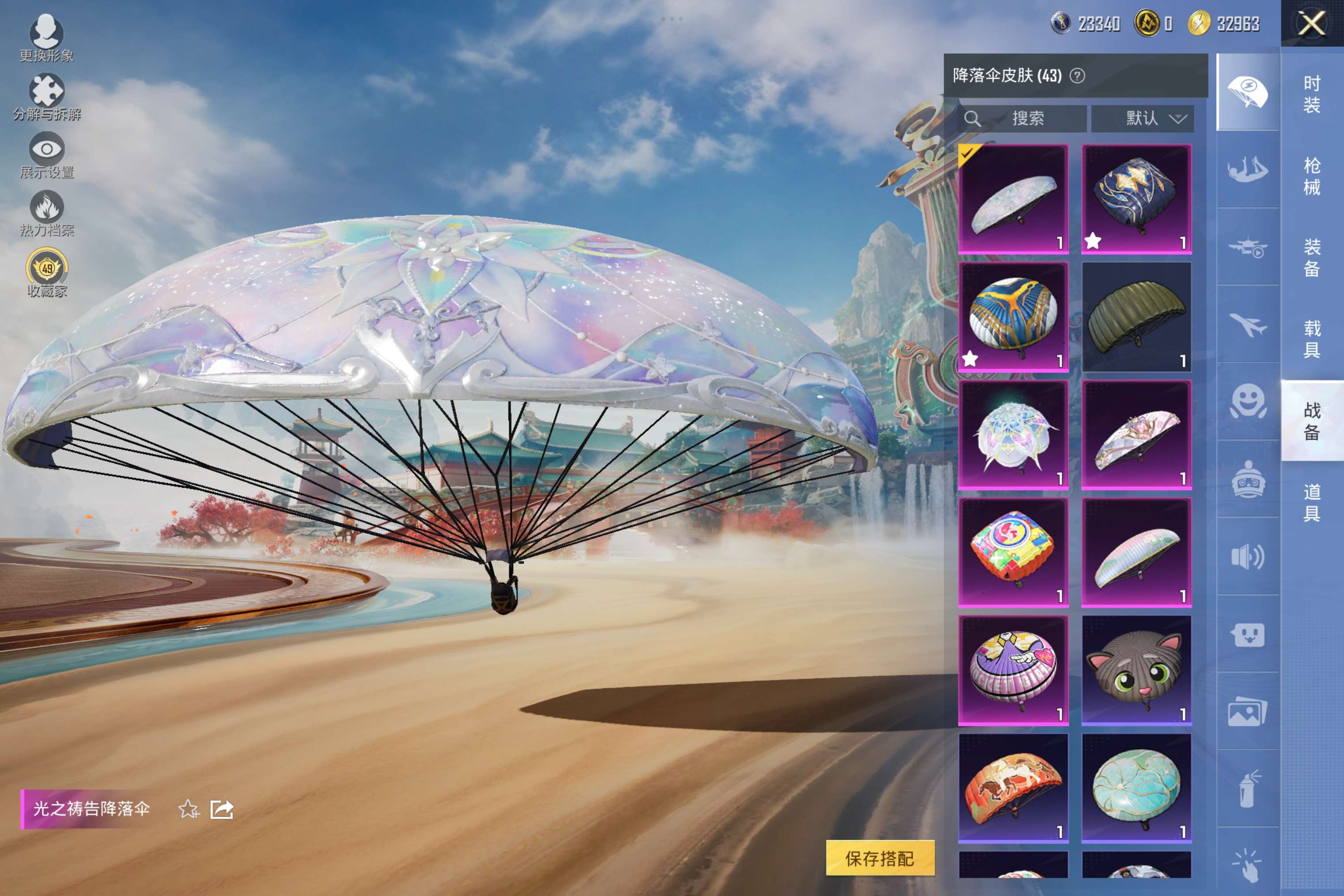View the 收藏家 collector badge
1344x896 pixels.
(x=46, y=273)
